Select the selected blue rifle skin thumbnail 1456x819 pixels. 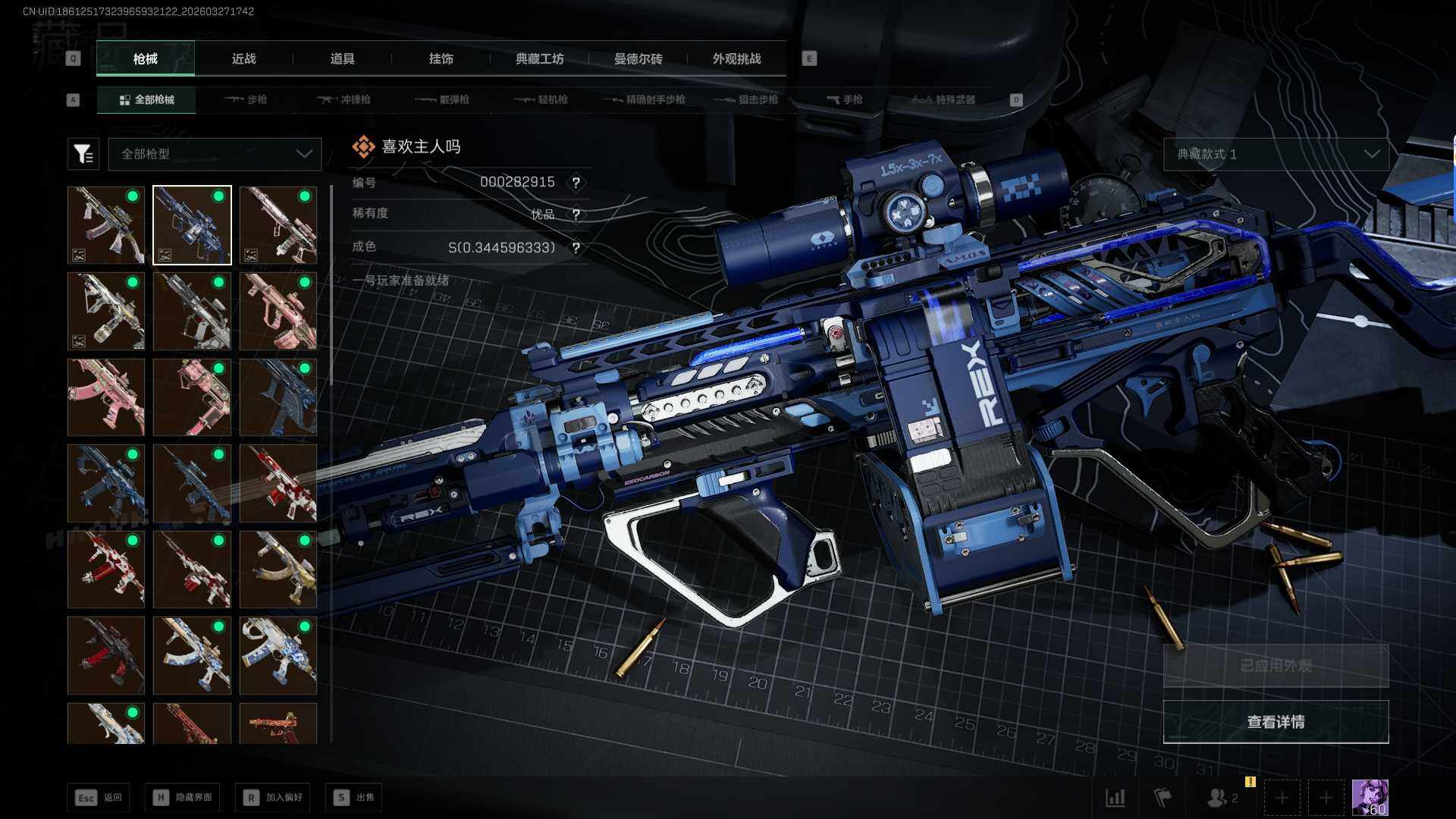tap(192, 225)
